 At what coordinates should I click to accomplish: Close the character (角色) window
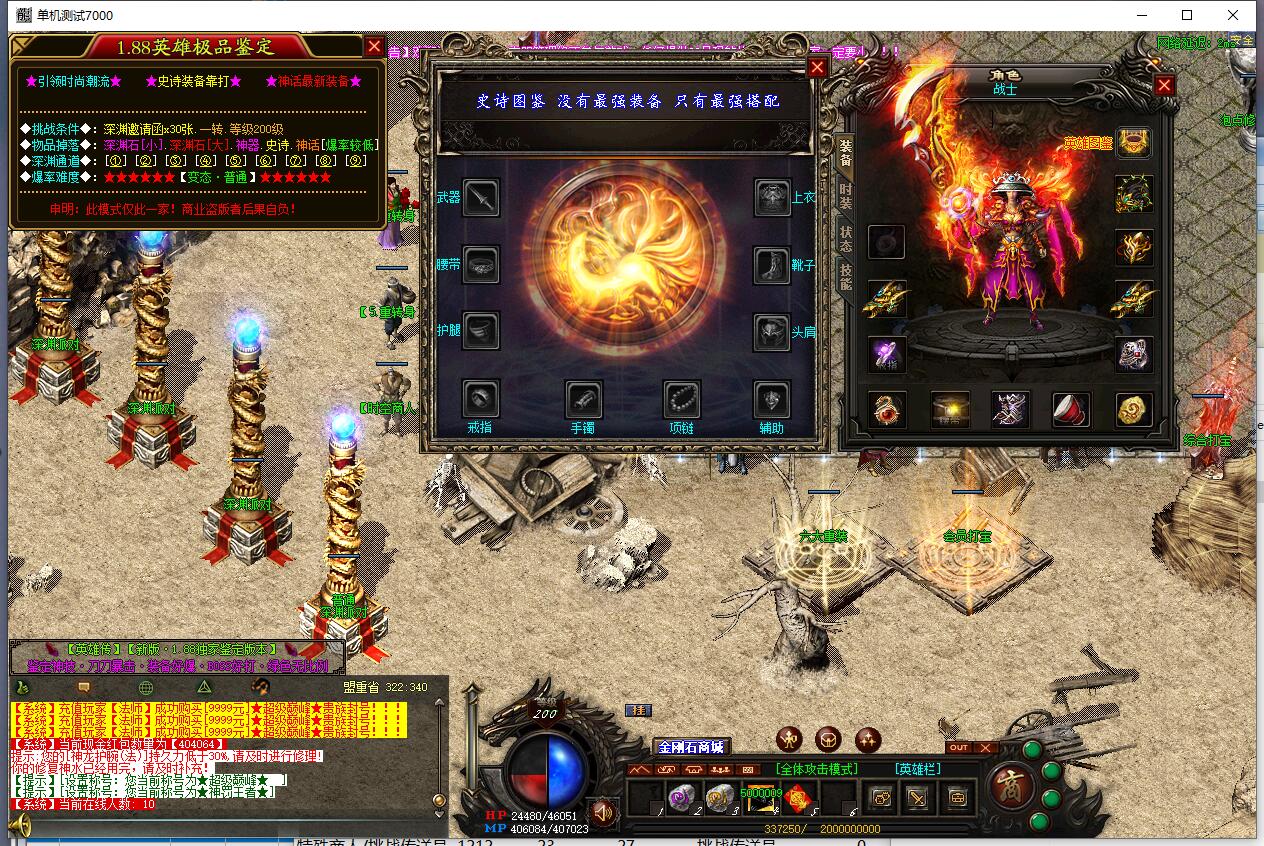[x=1164, y=85]
